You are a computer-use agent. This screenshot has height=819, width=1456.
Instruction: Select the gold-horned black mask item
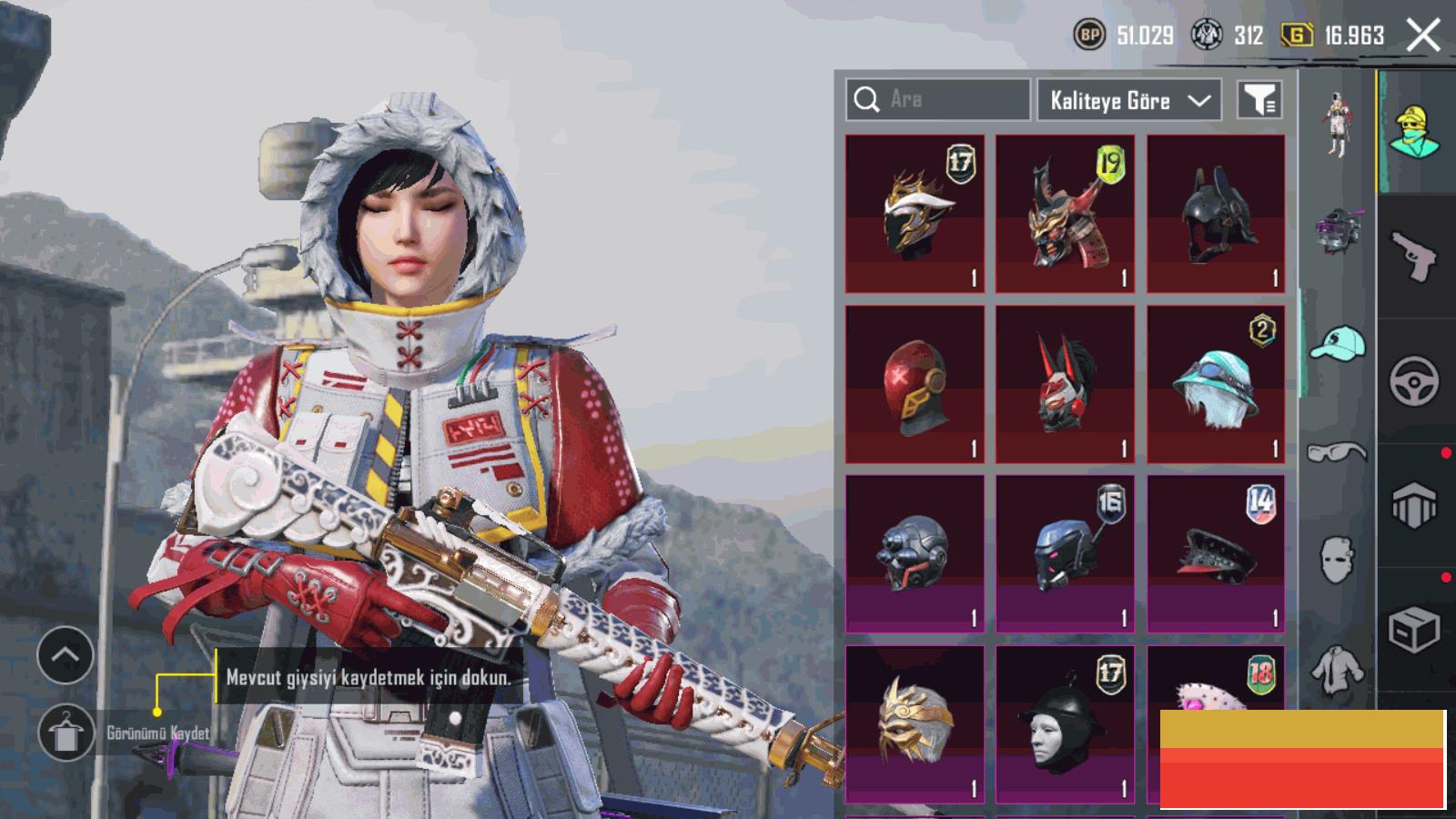pyautogui.click(x=915, y=214)
